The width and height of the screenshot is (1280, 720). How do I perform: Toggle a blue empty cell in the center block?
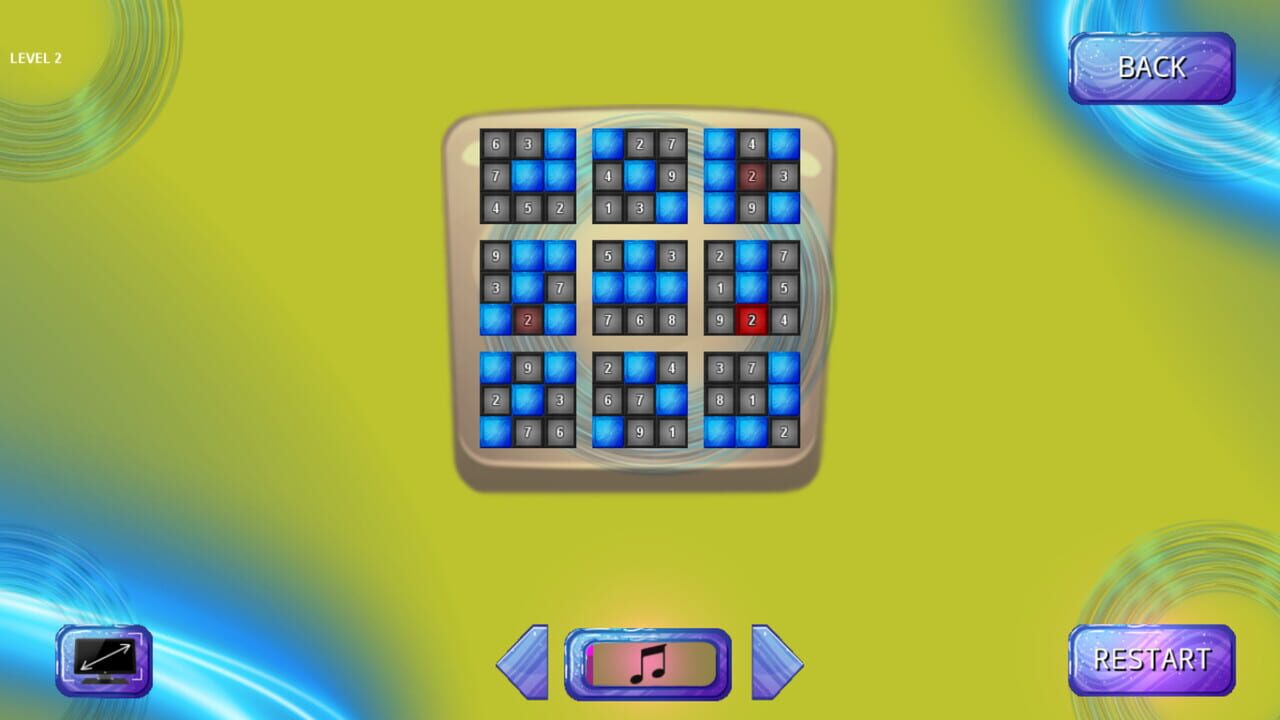pos(641,288)
